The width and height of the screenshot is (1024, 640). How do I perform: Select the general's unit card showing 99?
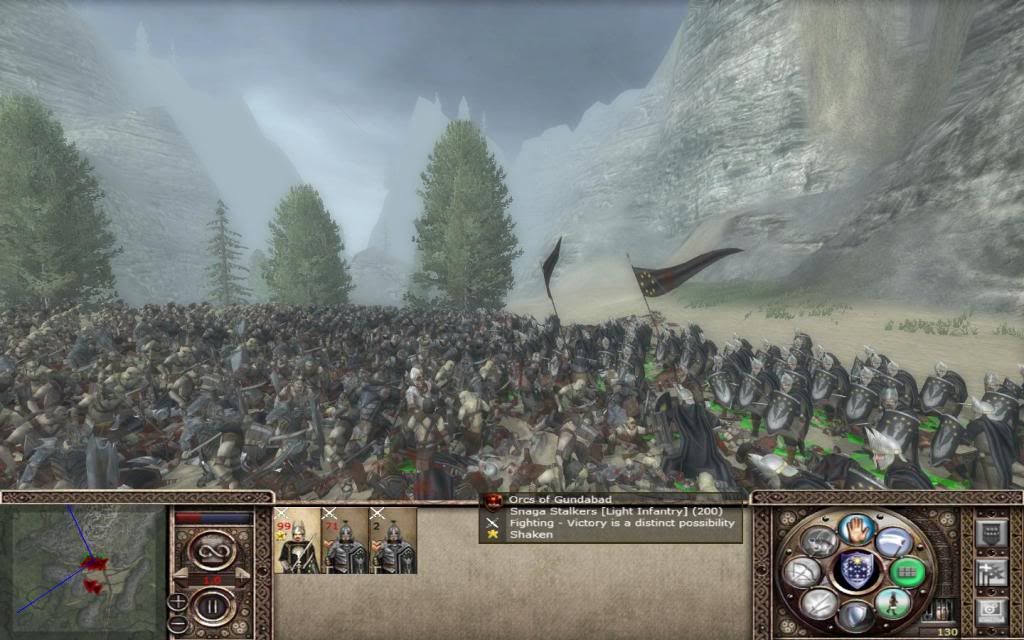[296, 541]
